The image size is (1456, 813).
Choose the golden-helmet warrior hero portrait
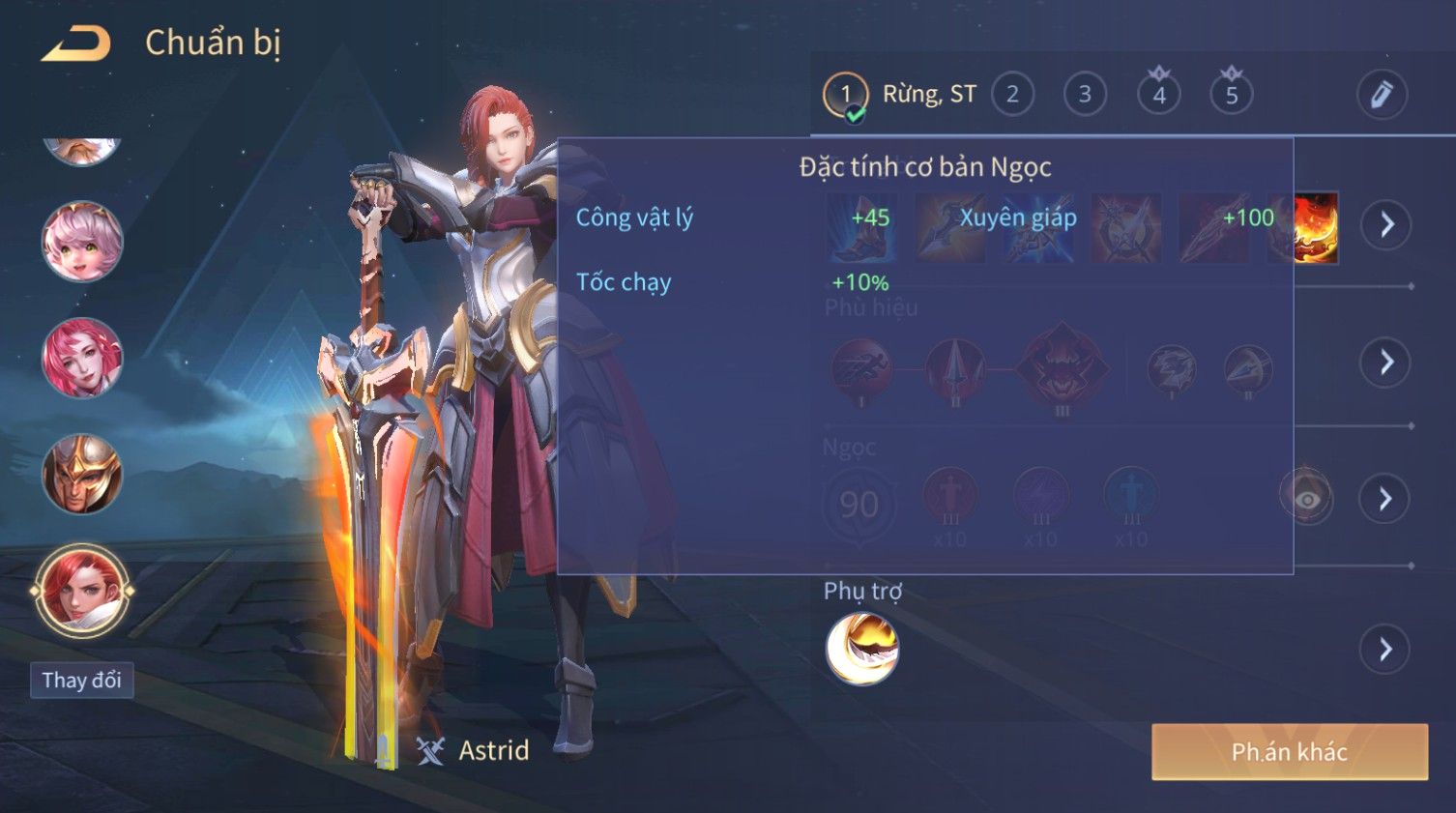(x=82, y=474)
